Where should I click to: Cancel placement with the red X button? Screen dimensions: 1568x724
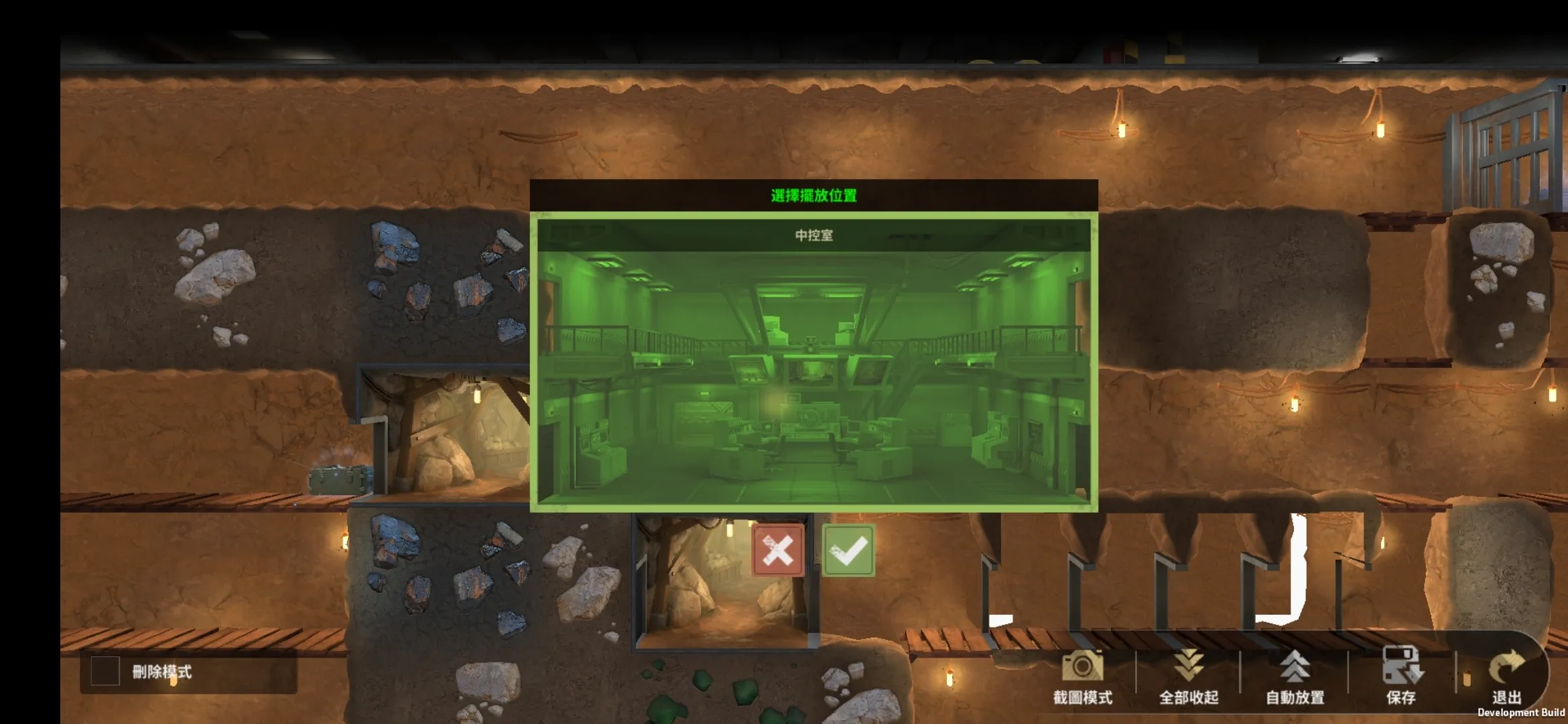point(778,551)
